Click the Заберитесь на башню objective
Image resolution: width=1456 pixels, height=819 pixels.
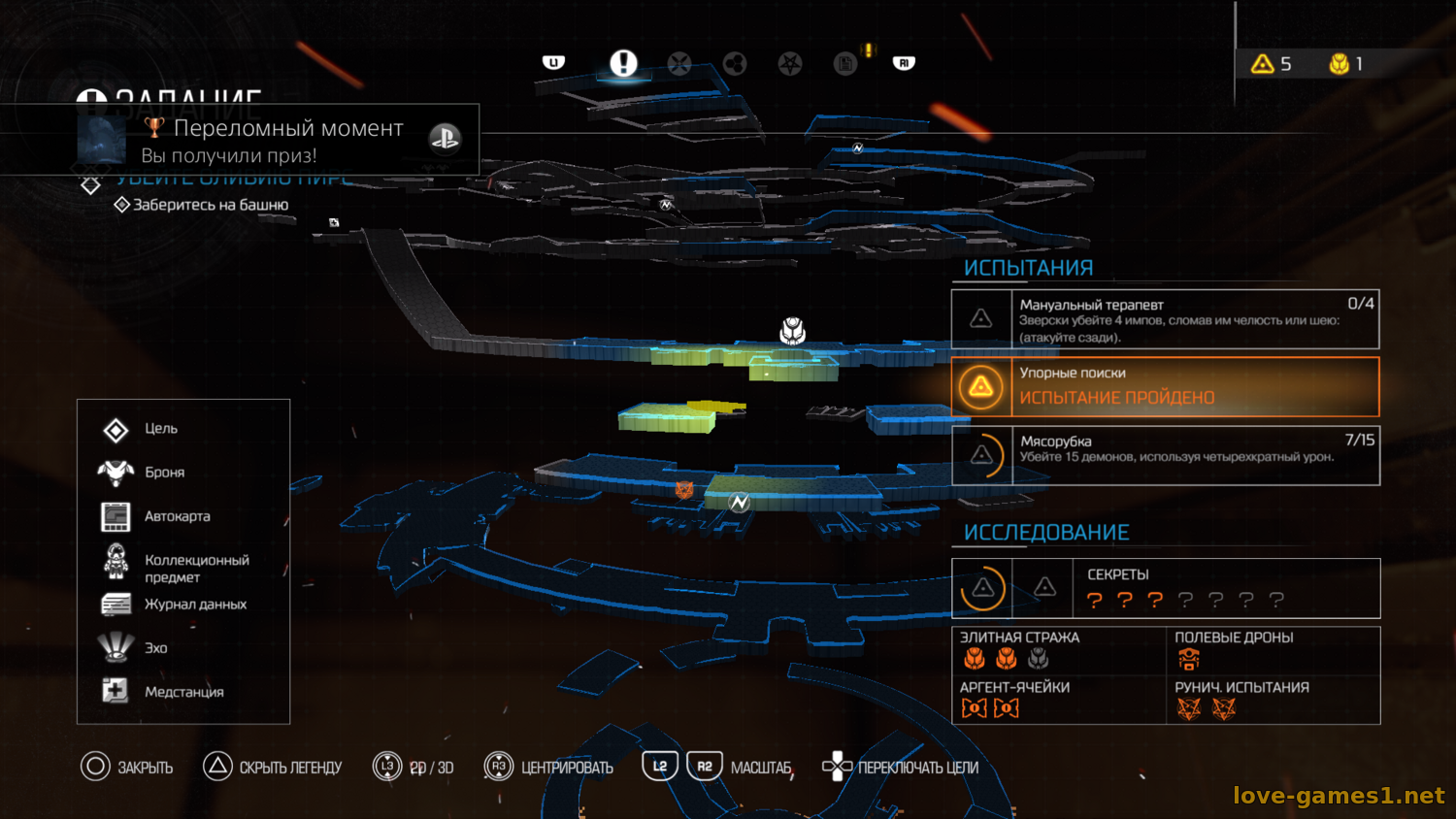(210, 205)
